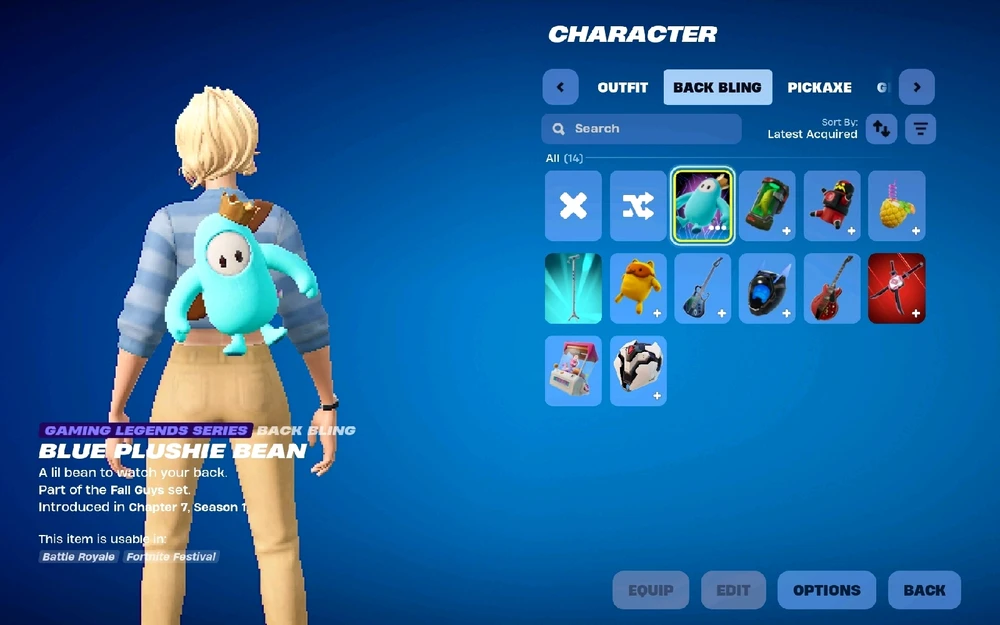This screenshot has width=1000, height=625.
Task: Choose the pineapple drink back bling
Action: pos(896,206)
